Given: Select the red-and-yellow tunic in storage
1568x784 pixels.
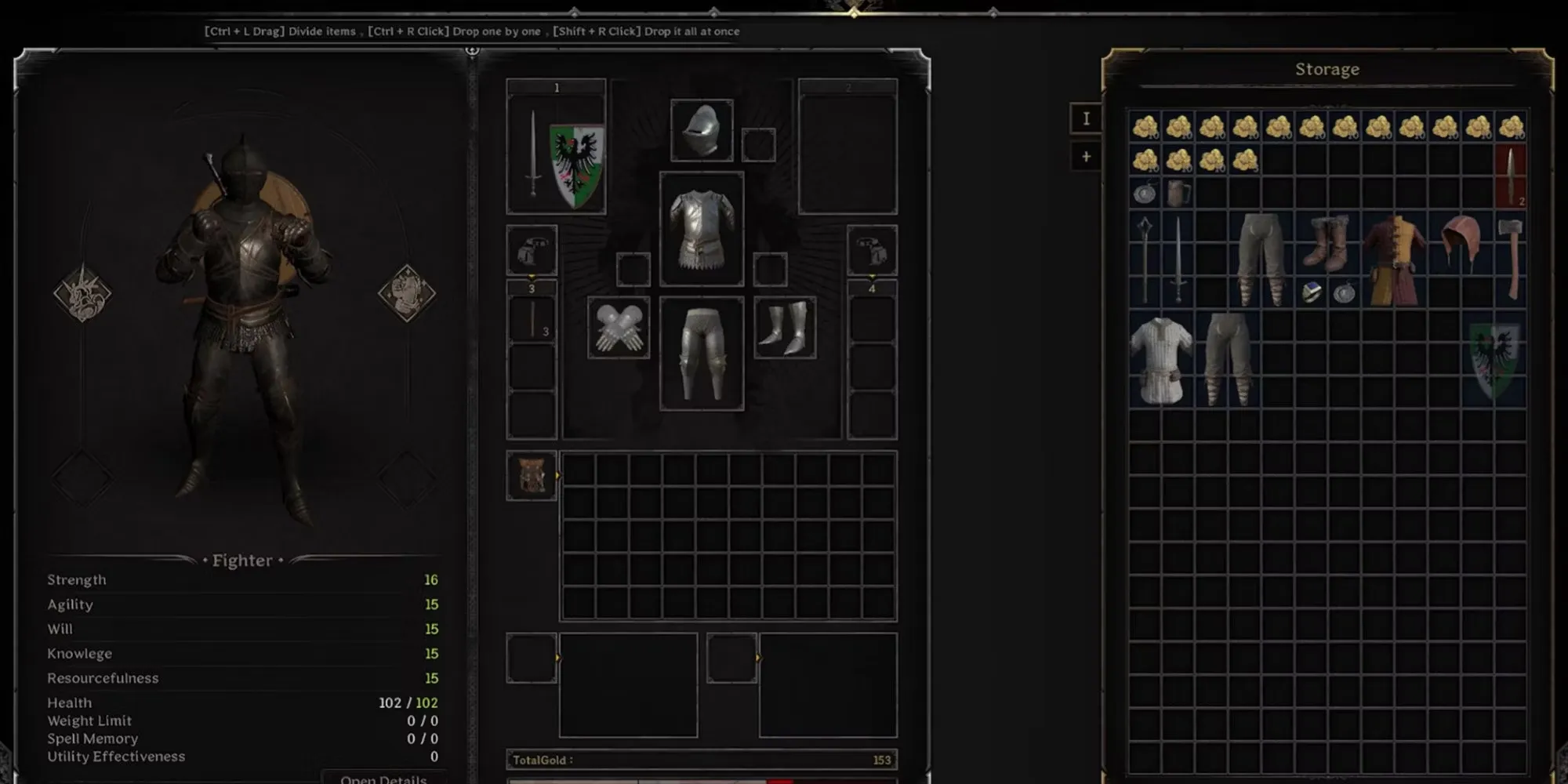Looking at the screenshot, I should [x=1395, y=260].
